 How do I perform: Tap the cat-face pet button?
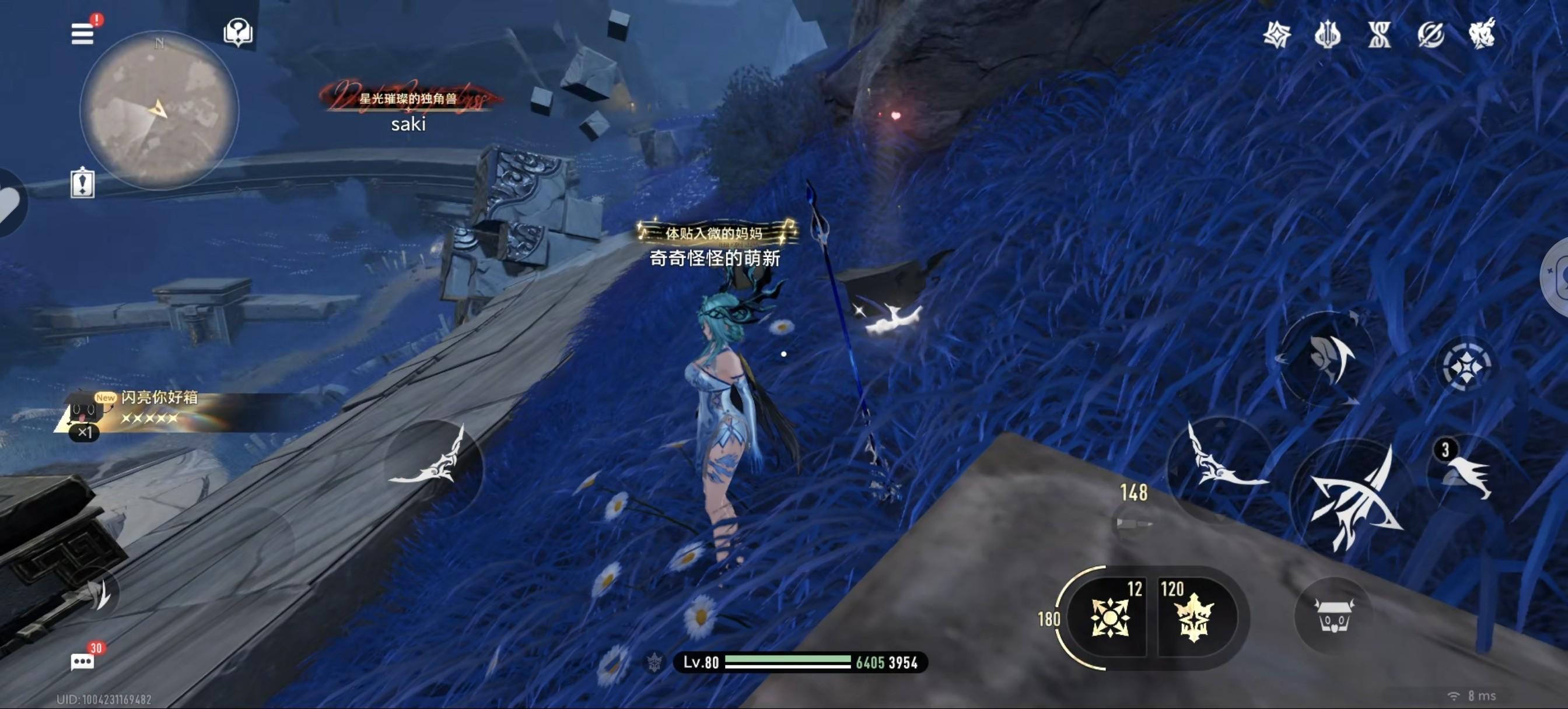point(1333,616)
